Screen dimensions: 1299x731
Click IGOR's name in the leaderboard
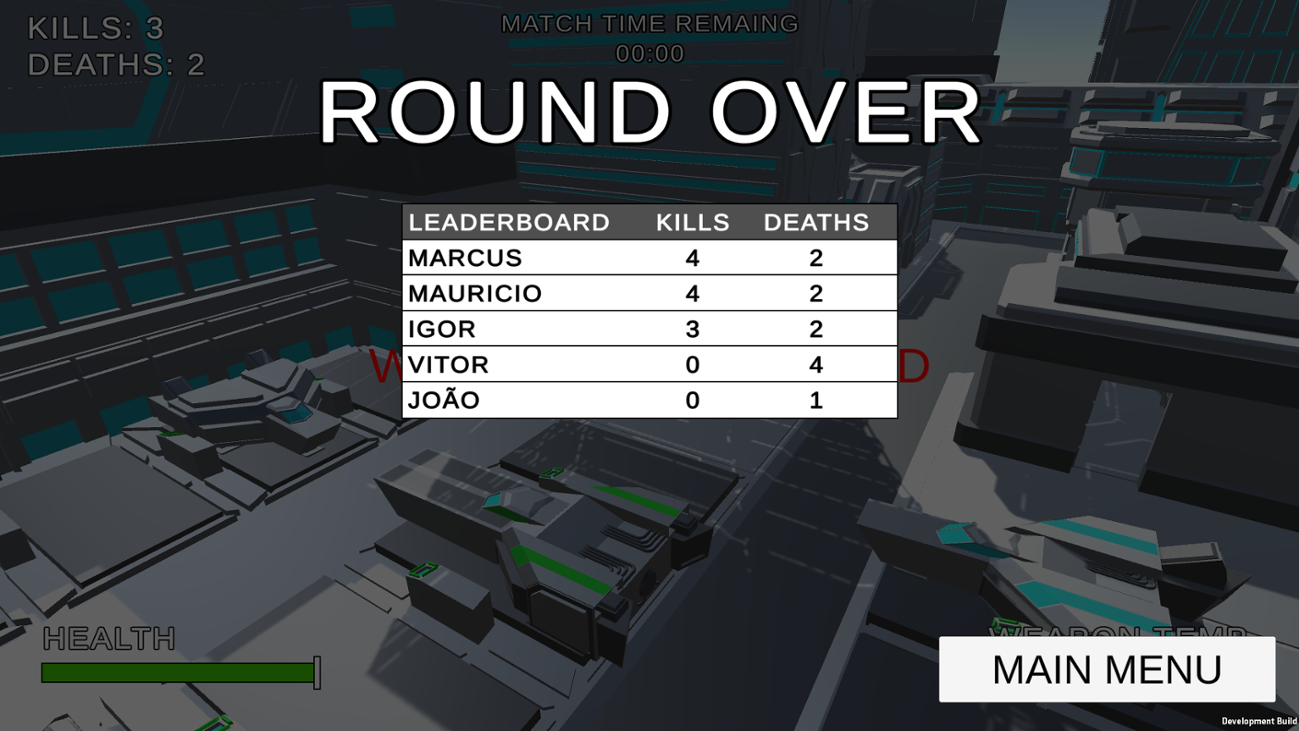[x=443, y=328]
